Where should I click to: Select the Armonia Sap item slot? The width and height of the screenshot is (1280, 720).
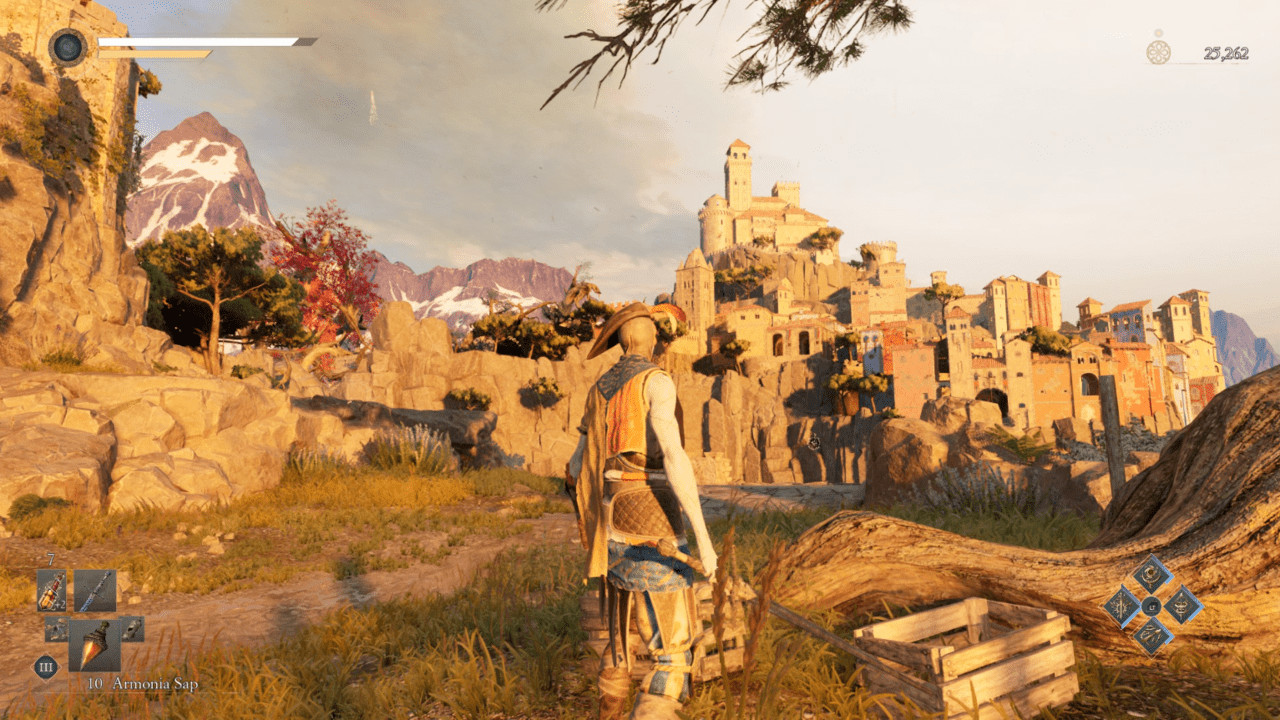pos(95,646)
